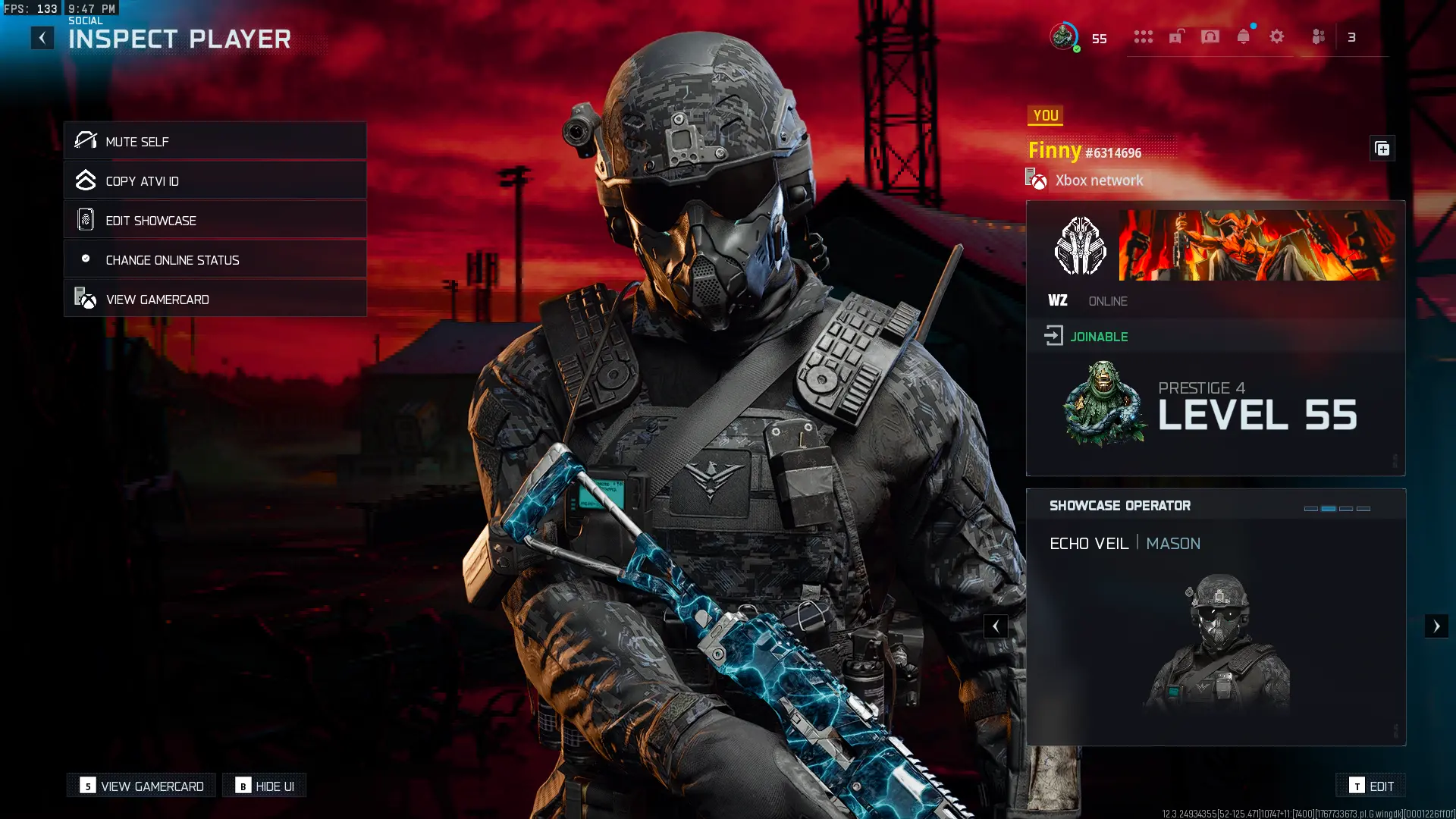Click Finny's profile emblem showing level 55
This screenshot has height=819, width=1456.
[1103, 406]
